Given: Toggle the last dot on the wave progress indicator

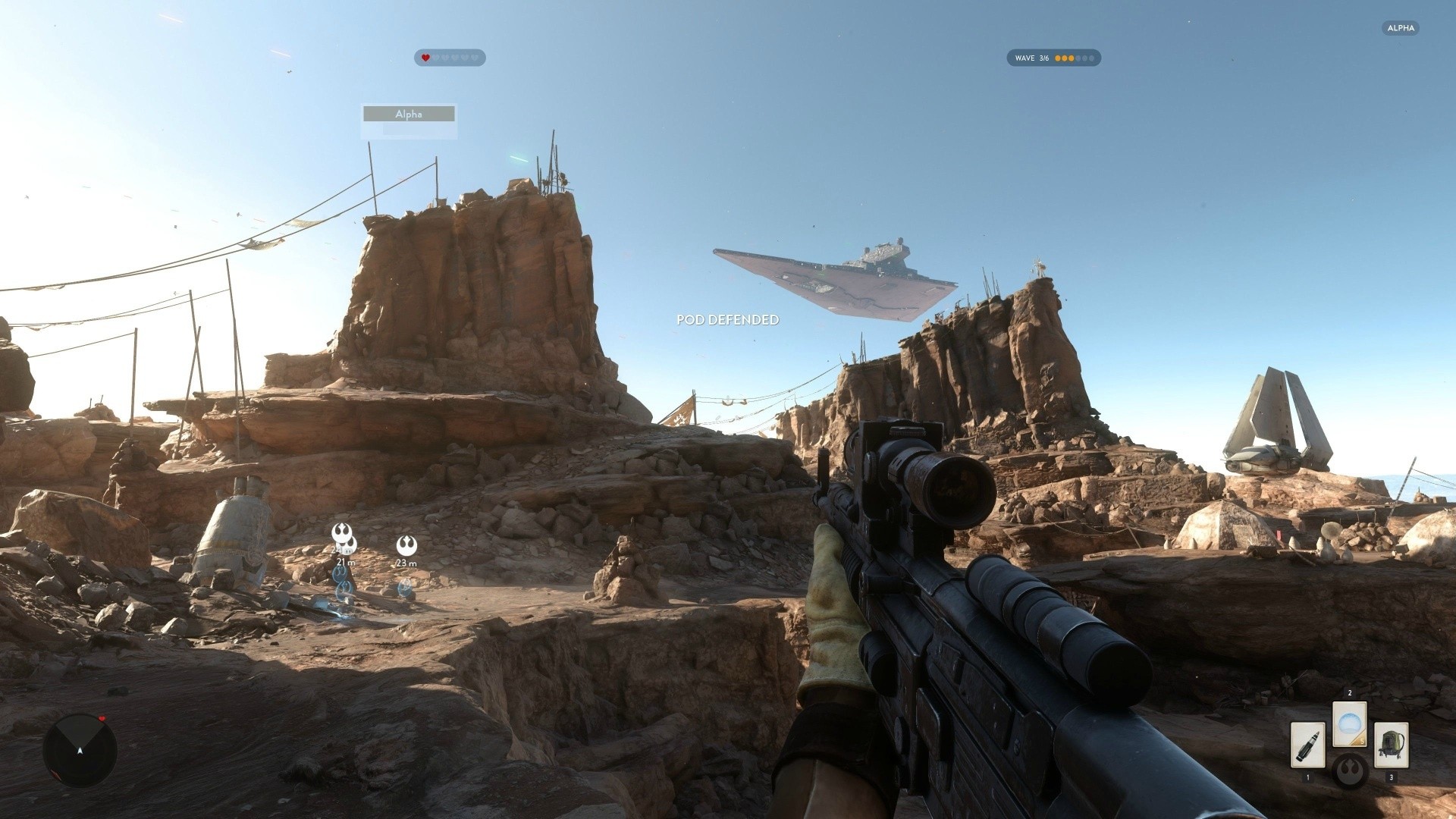Looking at the screenshot, I should tap(1092, 58).
